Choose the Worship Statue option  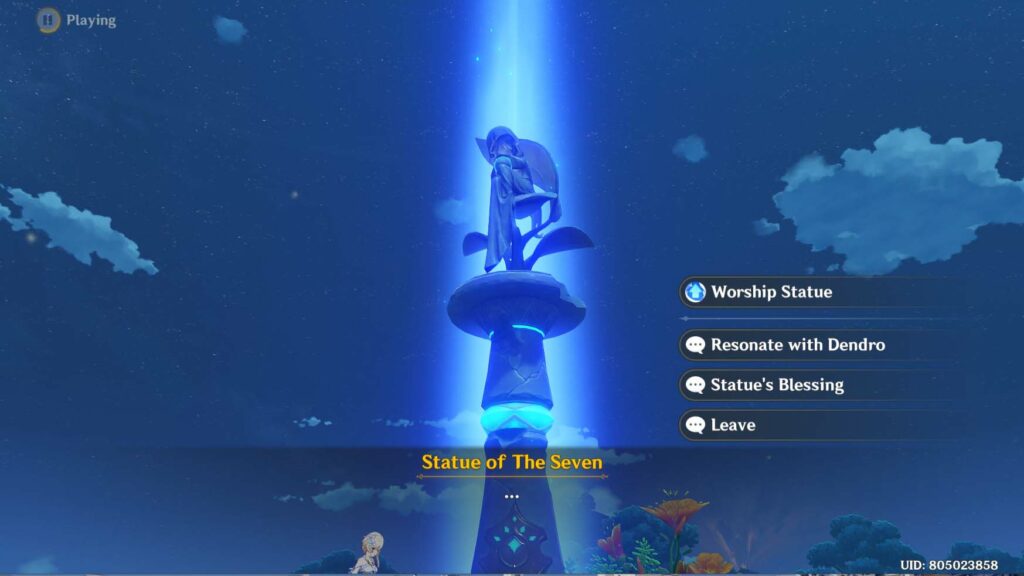click(772, 292)
